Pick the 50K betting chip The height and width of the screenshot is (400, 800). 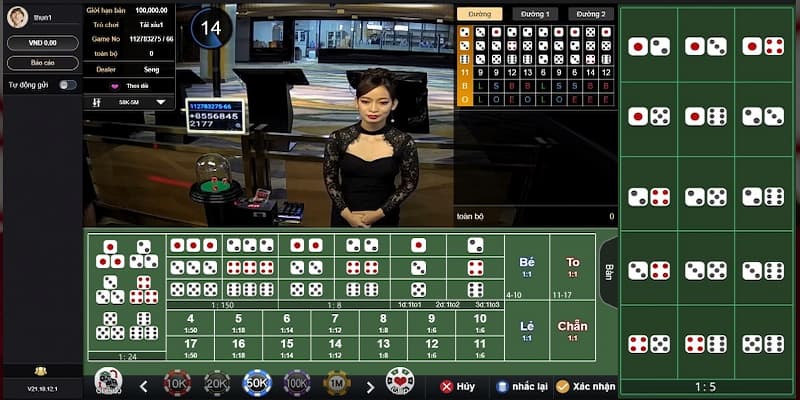pos(257,382)
